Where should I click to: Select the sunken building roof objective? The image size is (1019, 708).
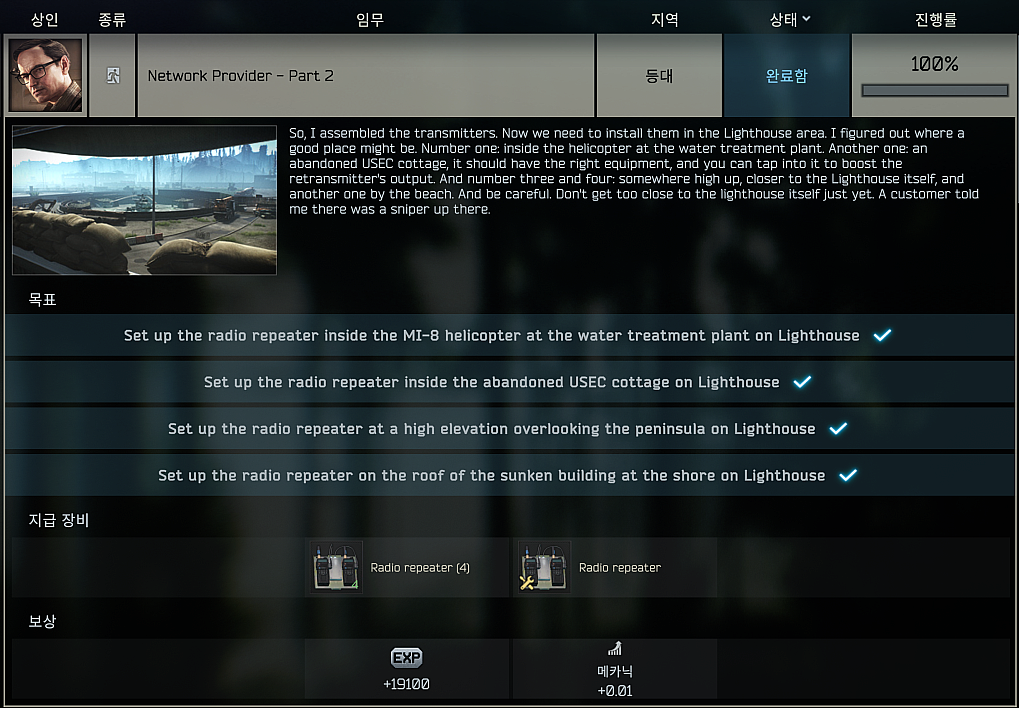508,476
